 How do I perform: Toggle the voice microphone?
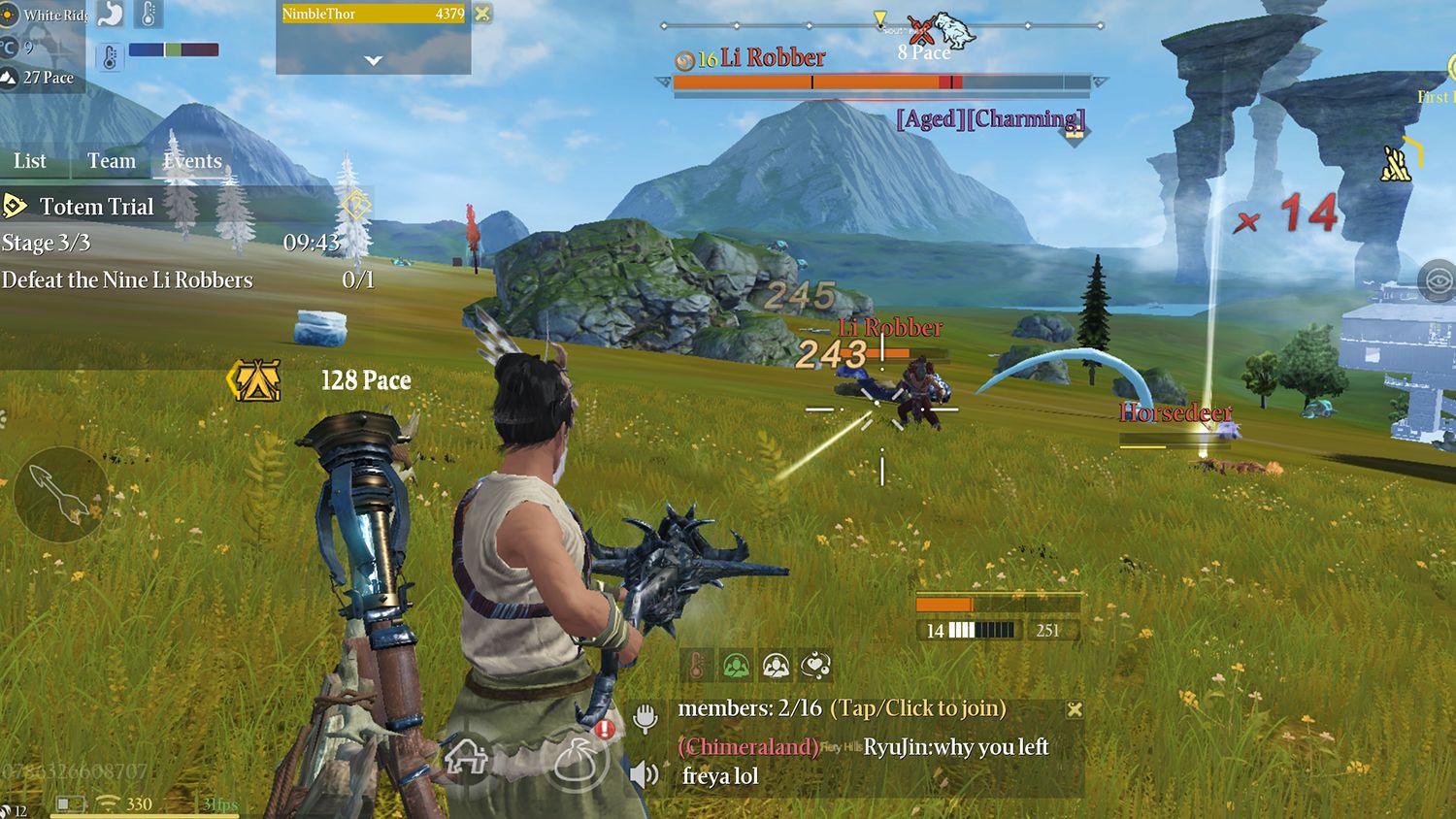point(645,718)
